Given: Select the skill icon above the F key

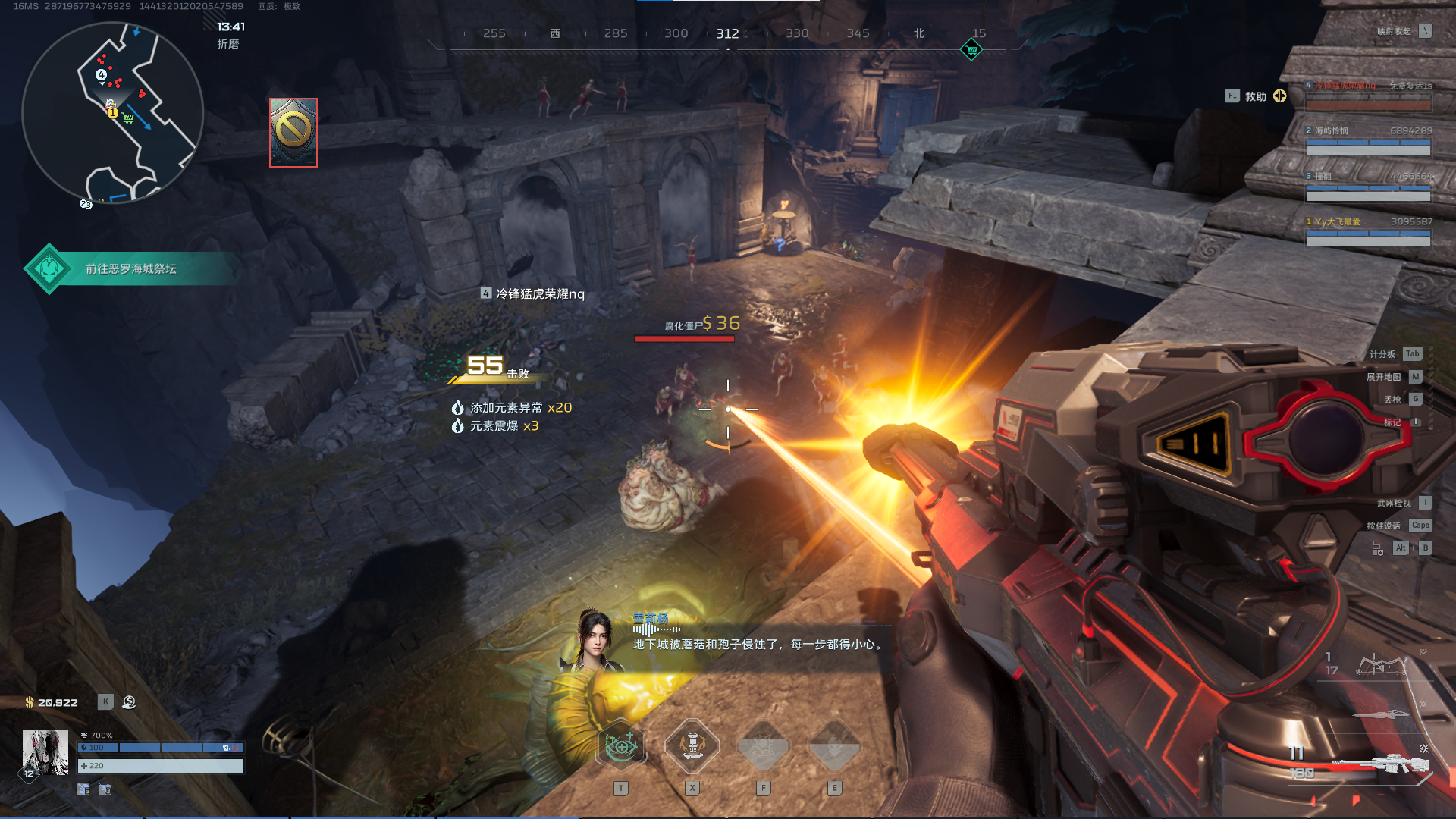Looking at the screenshot, I should 763,746.
